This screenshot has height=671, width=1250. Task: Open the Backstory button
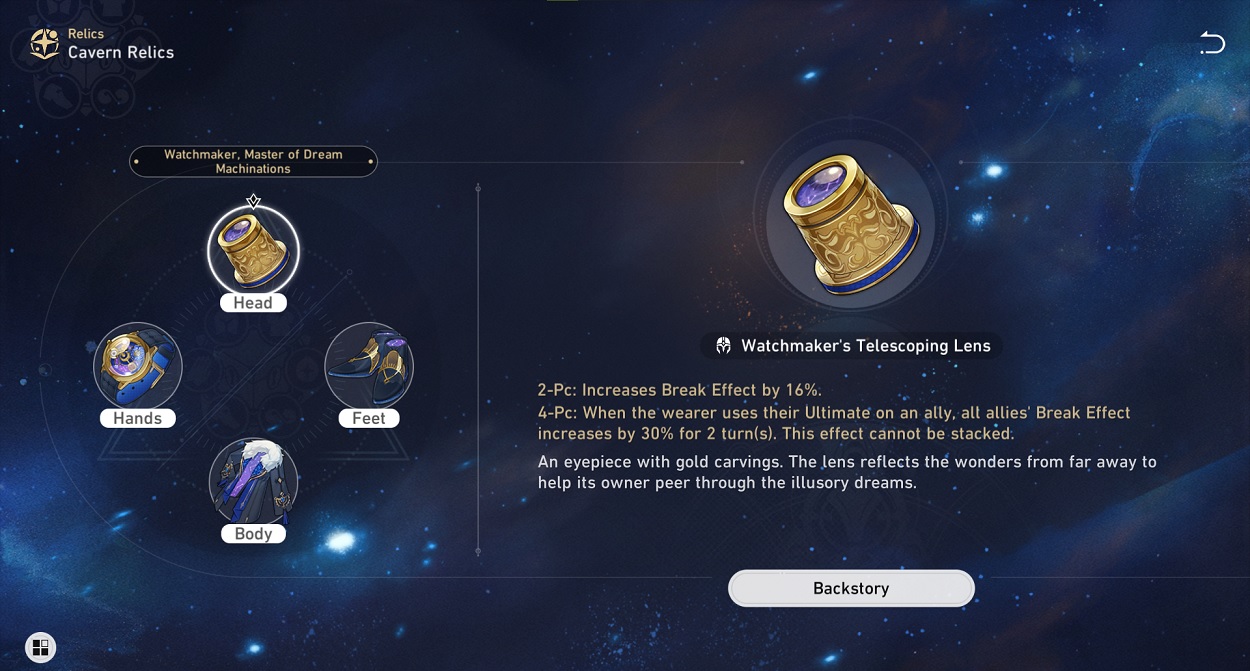pyautogui.click(x=851, y=589)
